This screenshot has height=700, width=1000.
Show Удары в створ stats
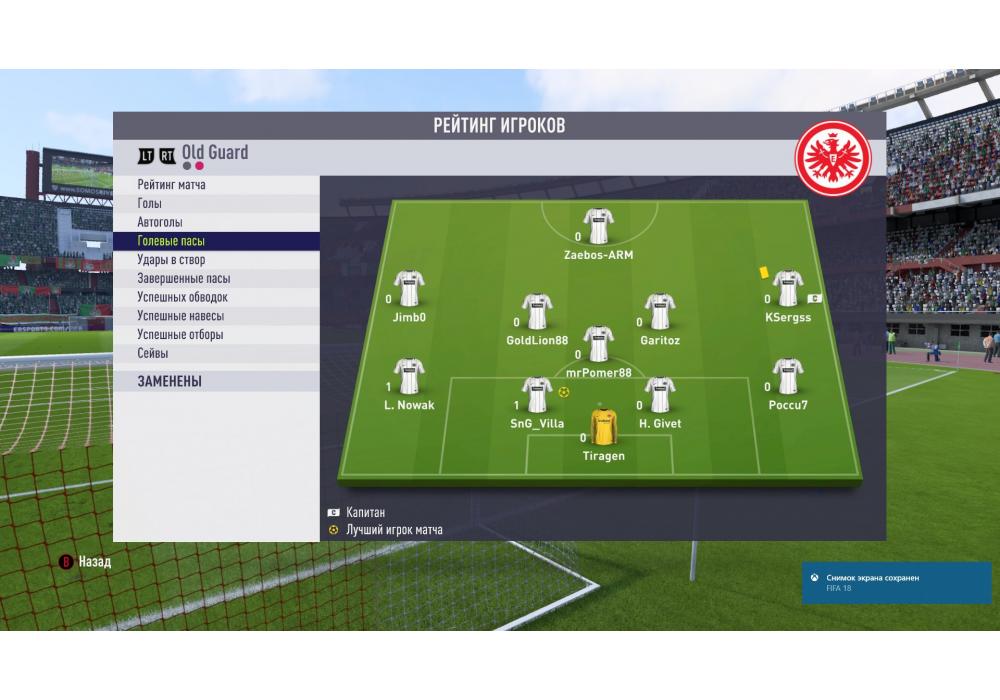click(171, 260)
